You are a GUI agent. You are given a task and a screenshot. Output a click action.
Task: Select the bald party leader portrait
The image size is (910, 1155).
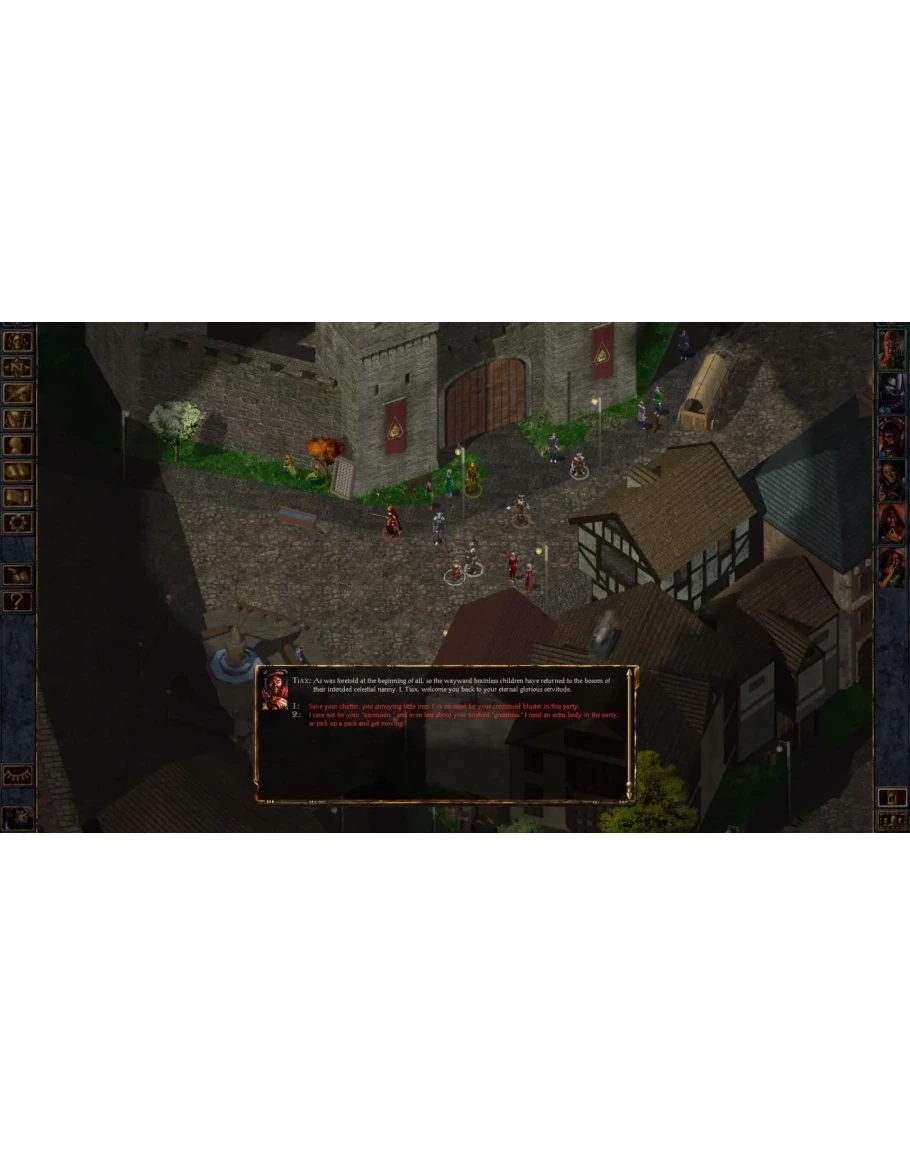892,348
